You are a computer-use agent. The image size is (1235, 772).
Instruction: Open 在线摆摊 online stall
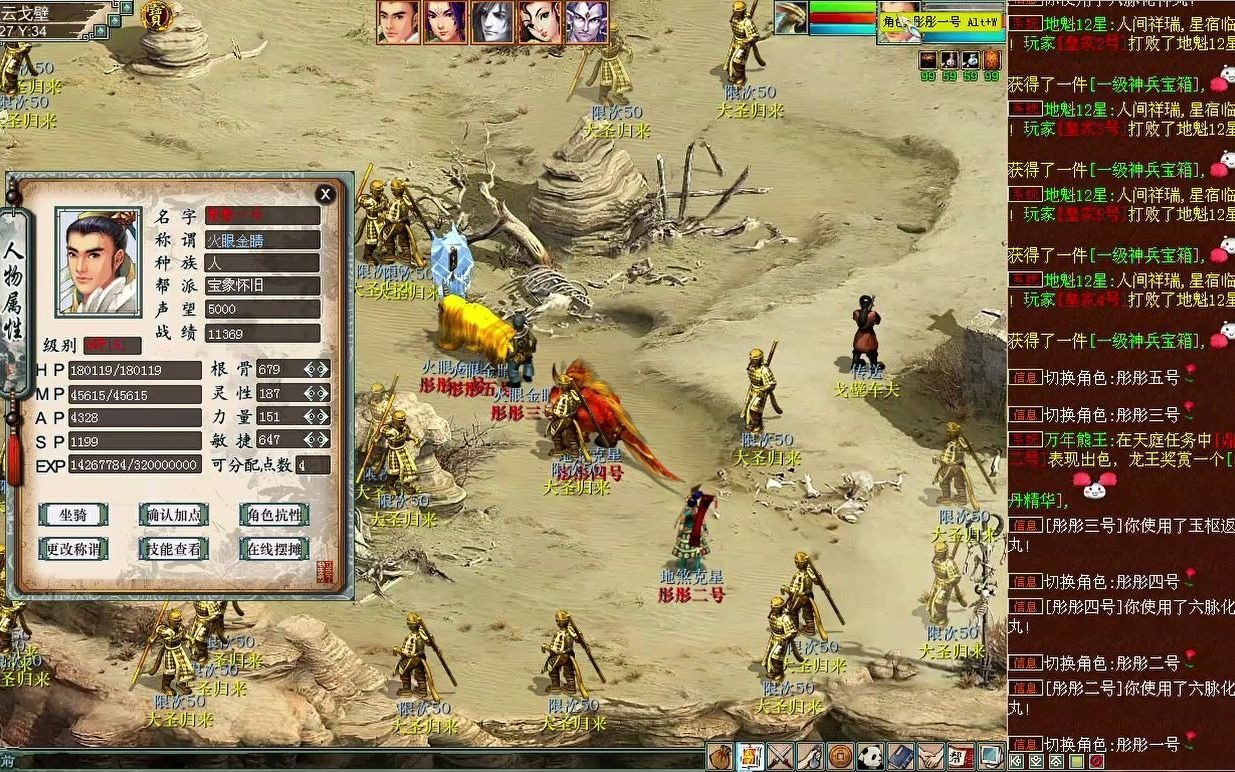(x=273, y=548)
